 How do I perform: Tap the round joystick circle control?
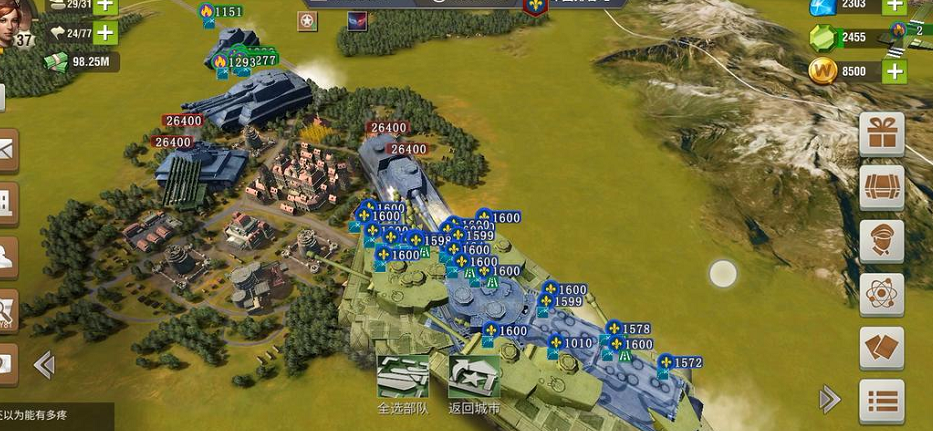point(723,273)
